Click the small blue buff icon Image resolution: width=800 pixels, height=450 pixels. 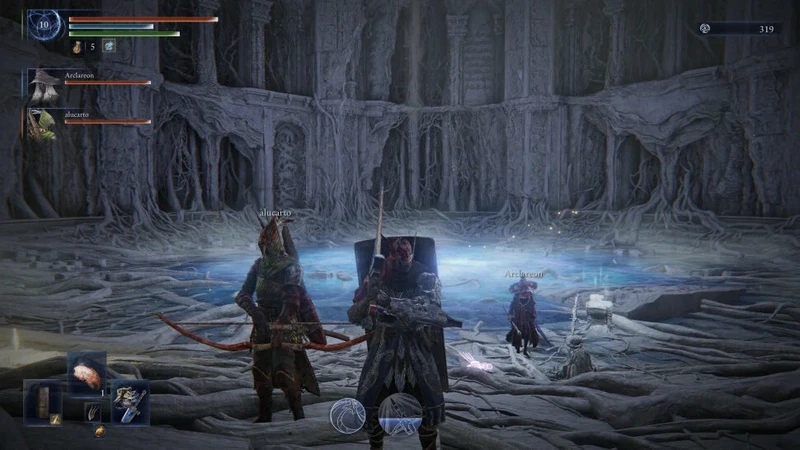[x=108, y=46]
